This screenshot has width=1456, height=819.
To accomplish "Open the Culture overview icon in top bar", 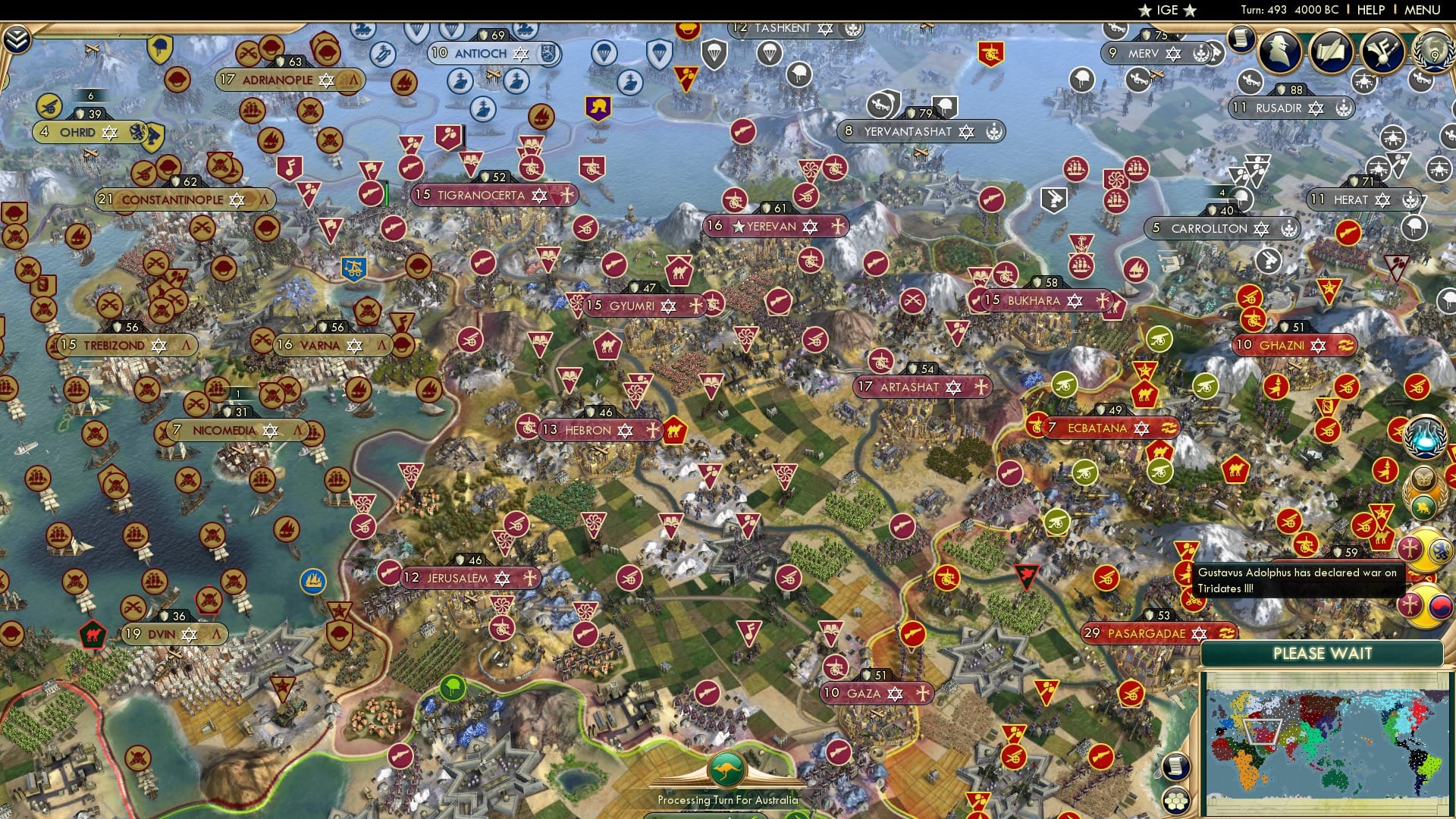I will click(1382, 53).
